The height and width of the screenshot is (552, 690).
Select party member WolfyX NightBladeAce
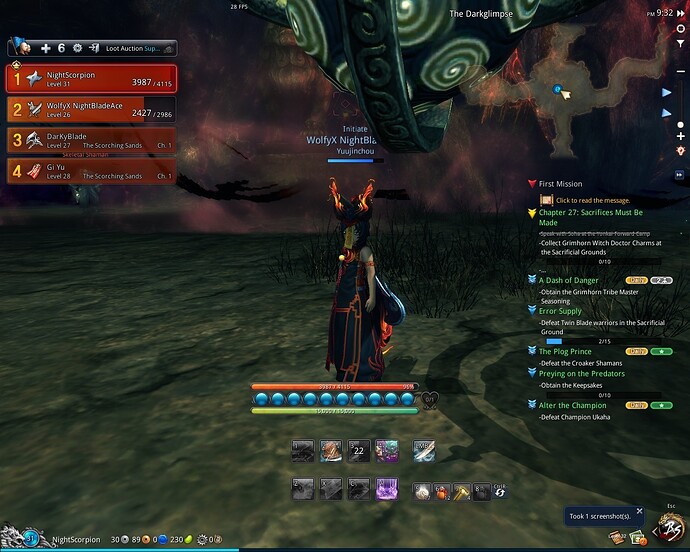pos(91,109)
